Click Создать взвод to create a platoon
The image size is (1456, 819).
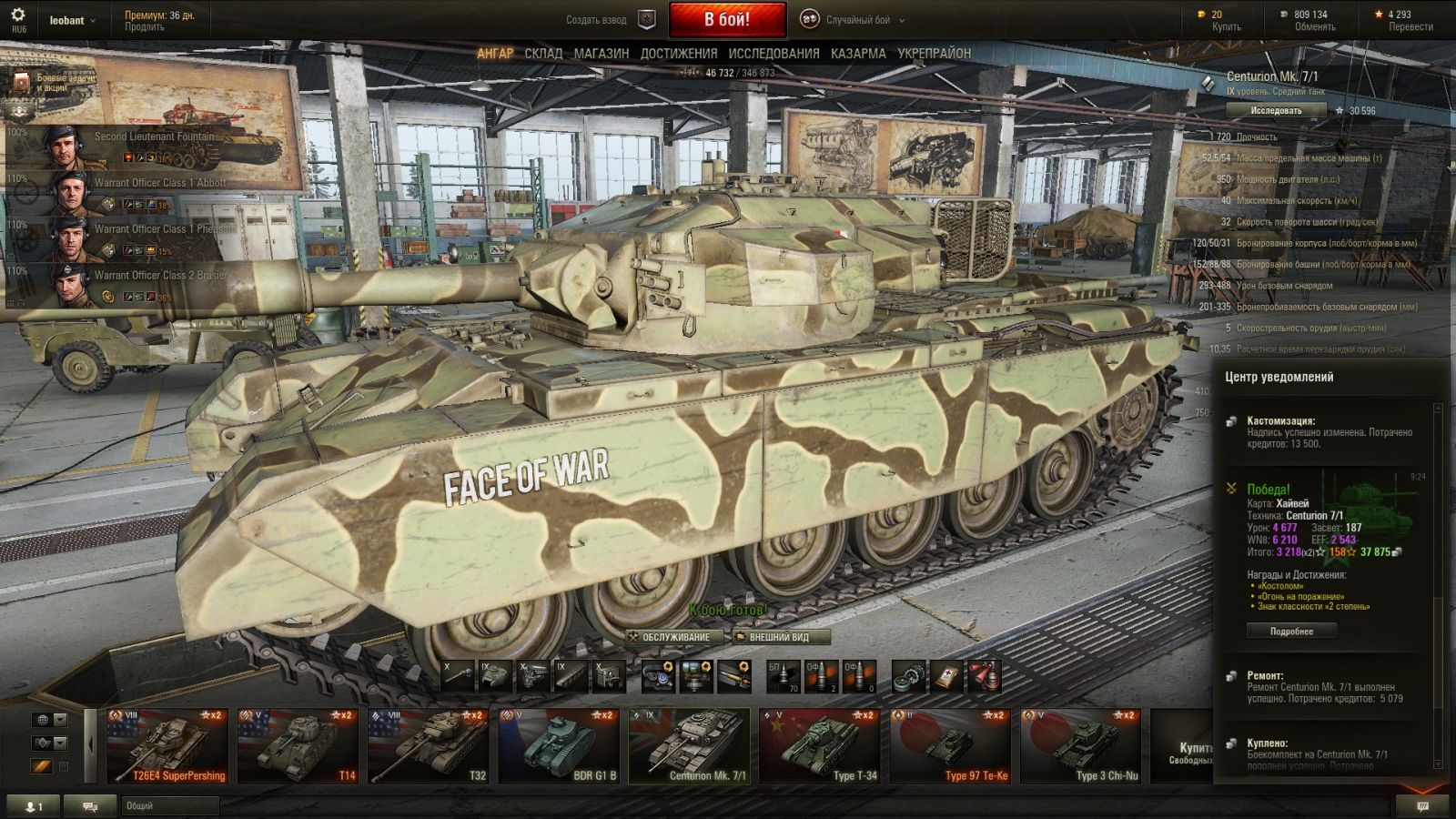[x=597, y=20]
